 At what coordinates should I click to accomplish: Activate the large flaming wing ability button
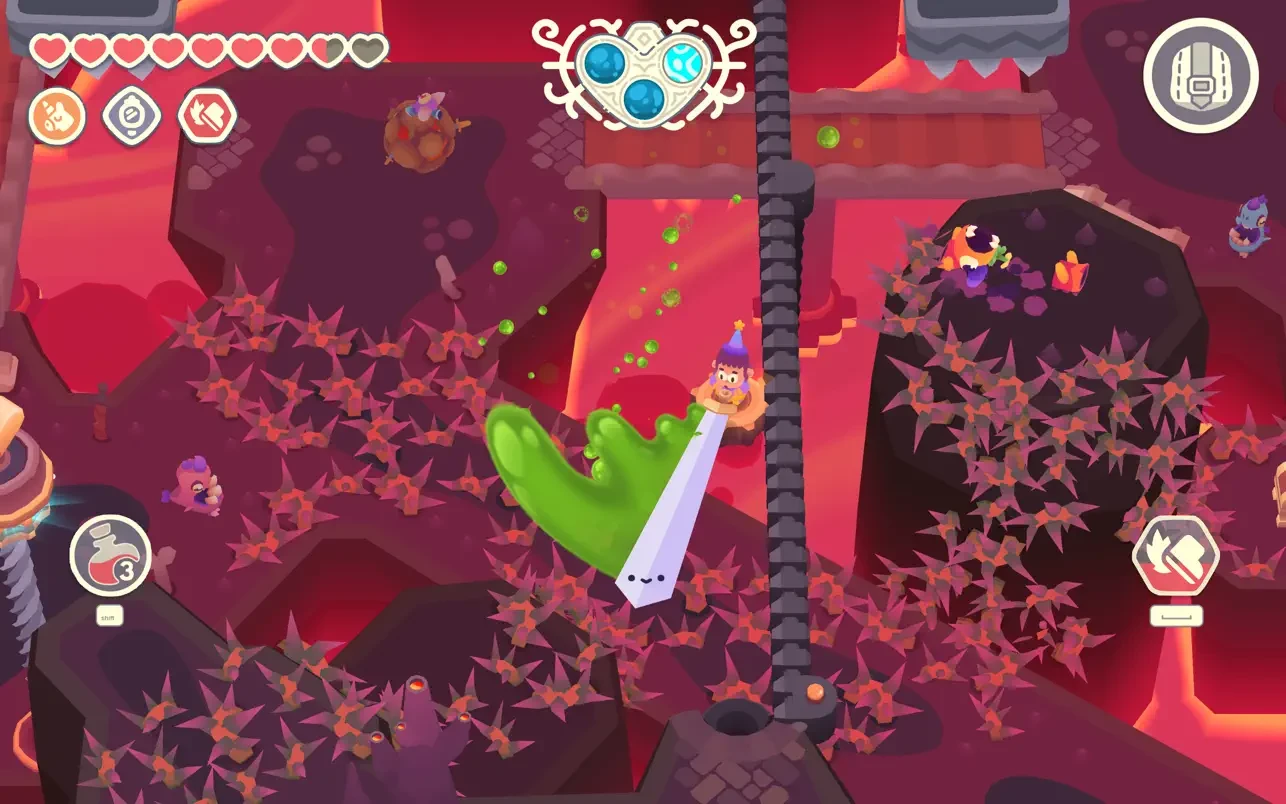(x=1176, y=556)
